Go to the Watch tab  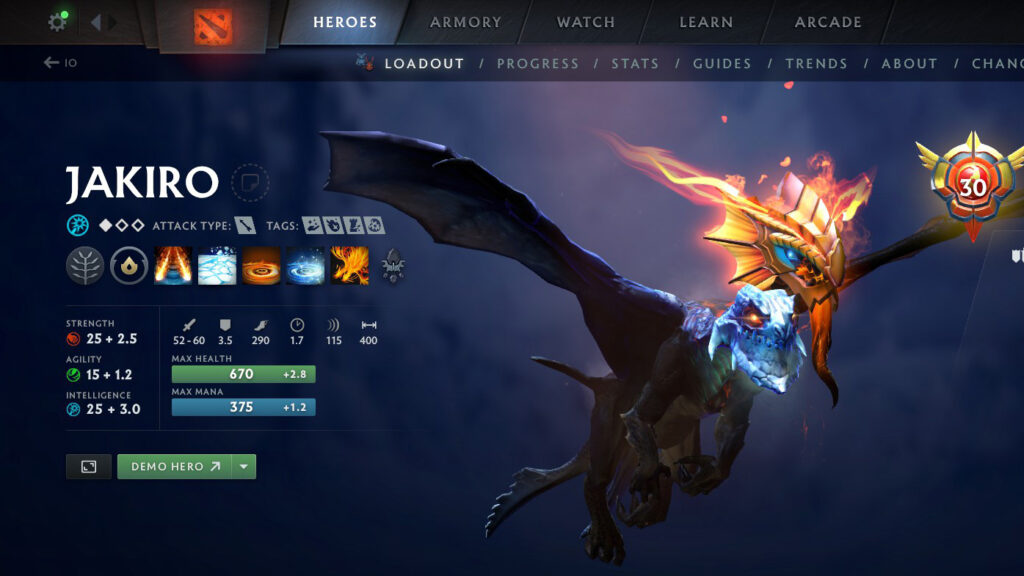click(x=586, y=22)
